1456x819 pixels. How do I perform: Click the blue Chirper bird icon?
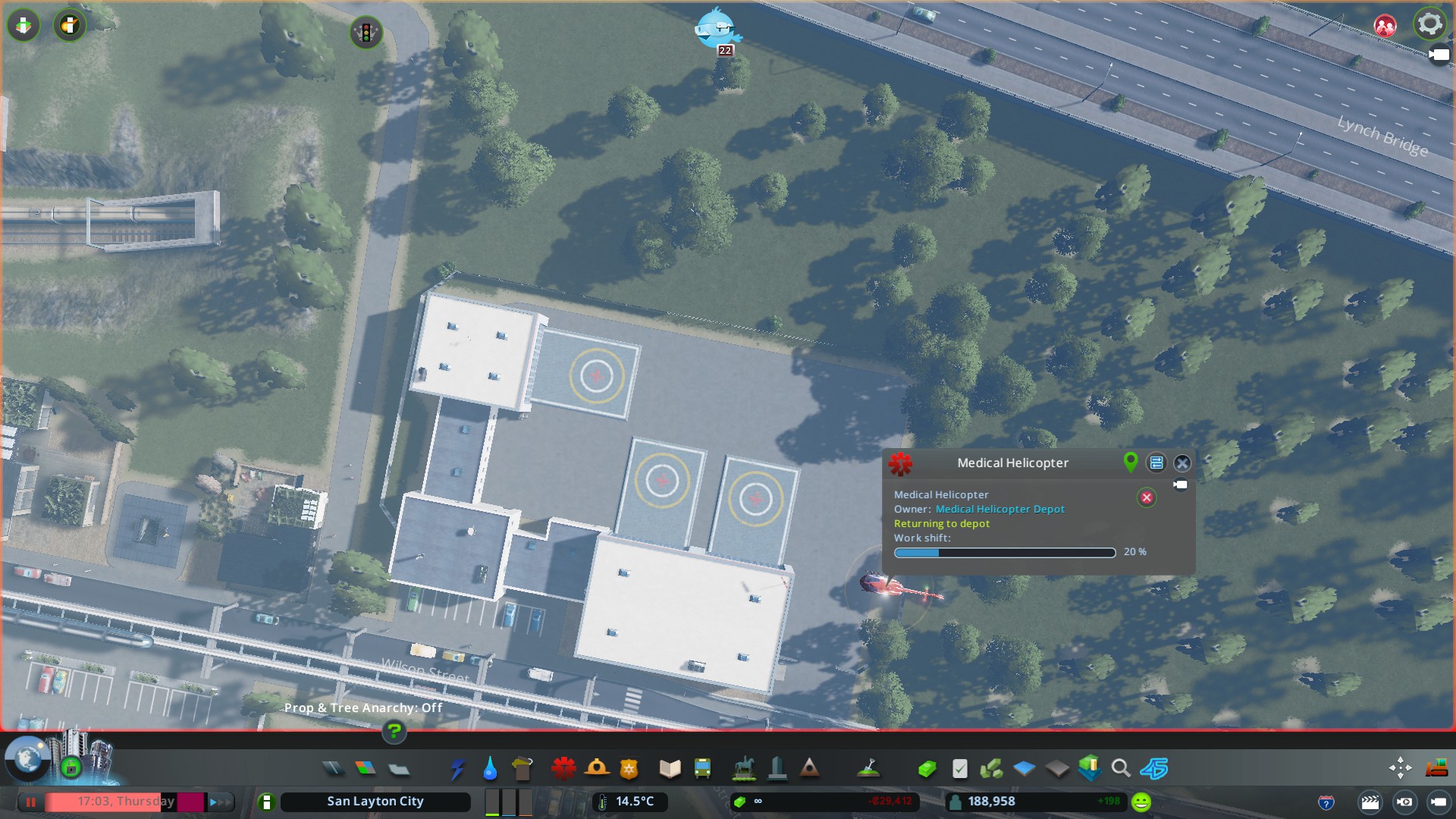(717, 28)
